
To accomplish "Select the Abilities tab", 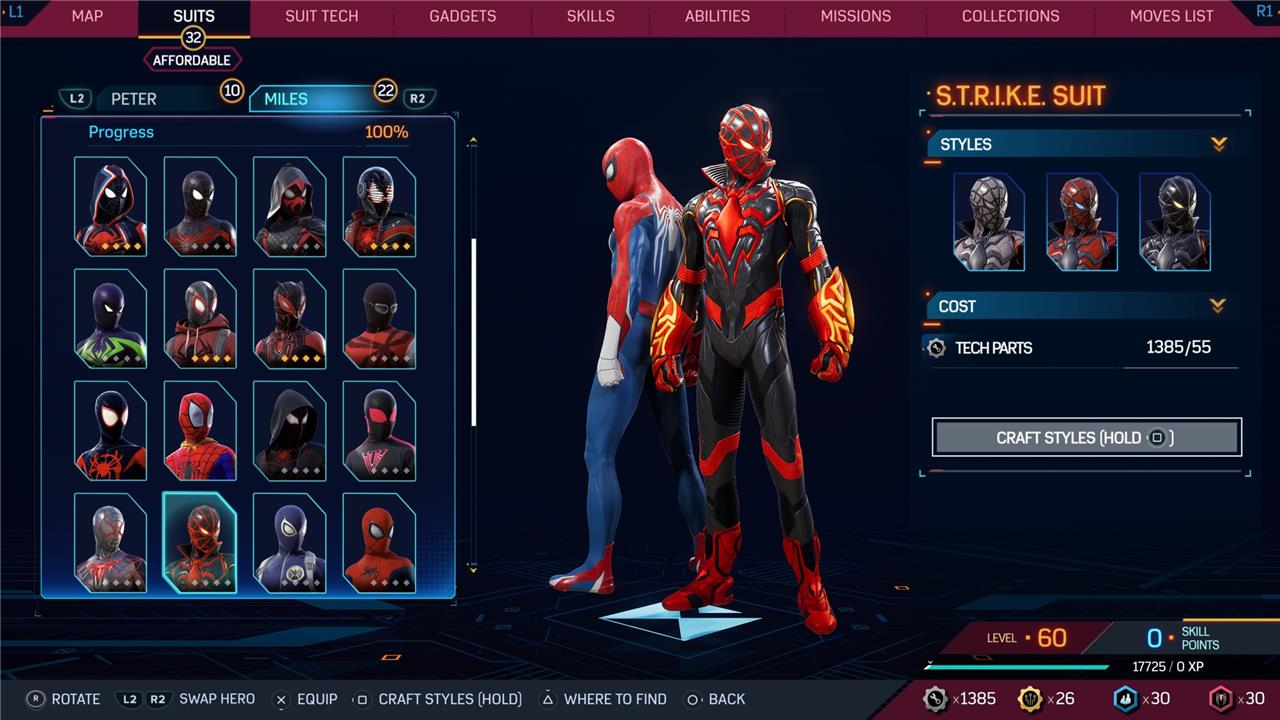I will (717, 16).
